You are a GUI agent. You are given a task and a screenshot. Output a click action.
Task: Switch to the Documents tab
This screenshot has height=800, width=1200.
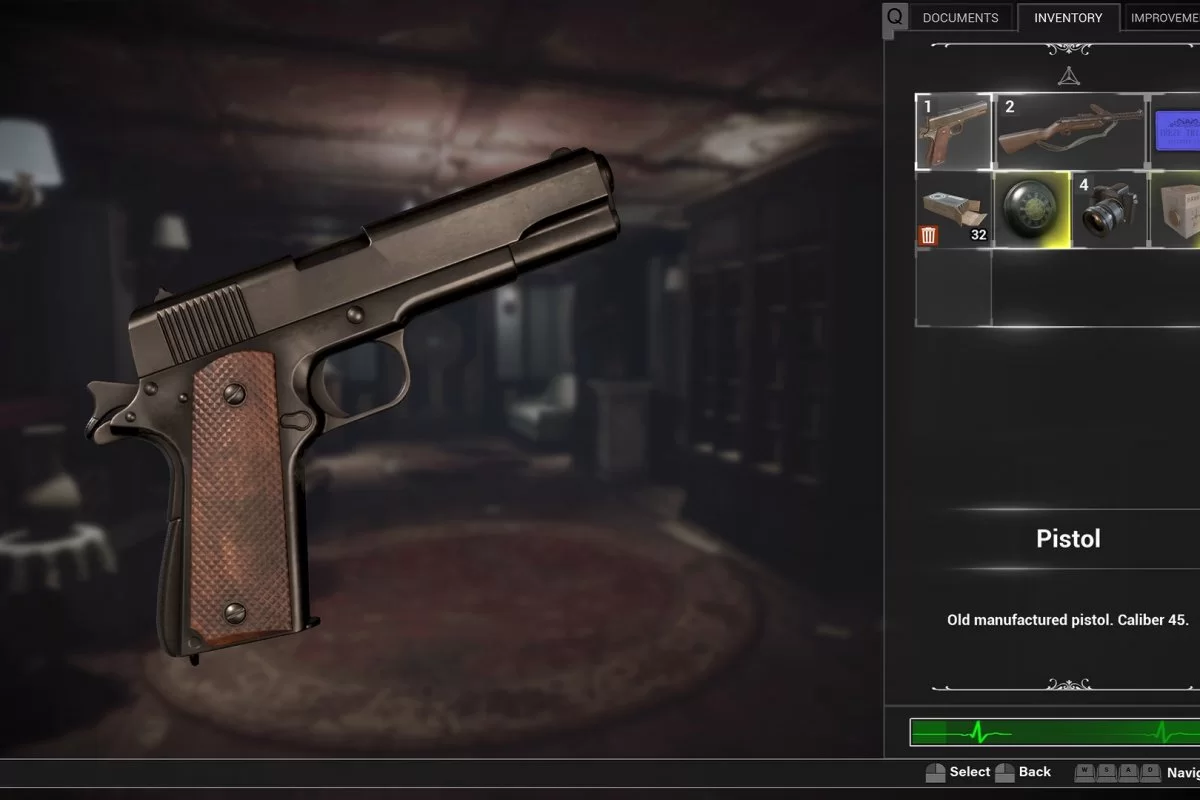click(x=960, y=18)
